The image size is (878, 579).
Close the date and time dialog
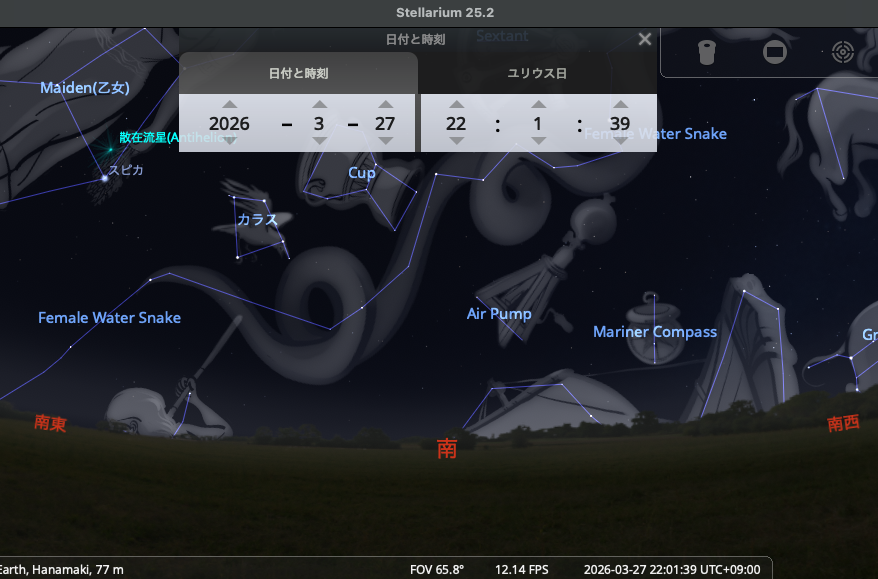(x=645, y=39)
